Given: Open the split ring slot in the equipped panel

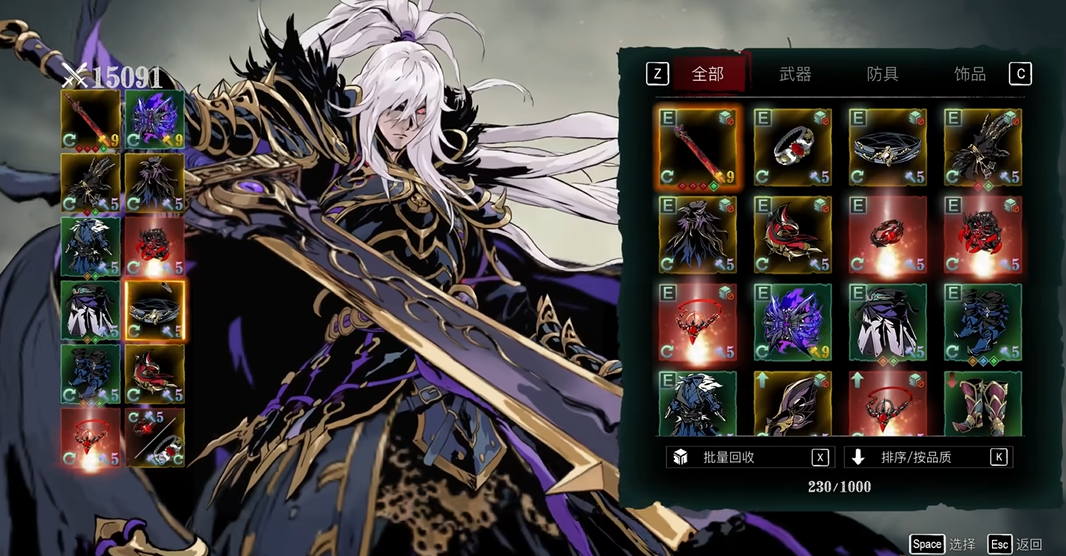Looking at the screenshot, I should [154, 437].
